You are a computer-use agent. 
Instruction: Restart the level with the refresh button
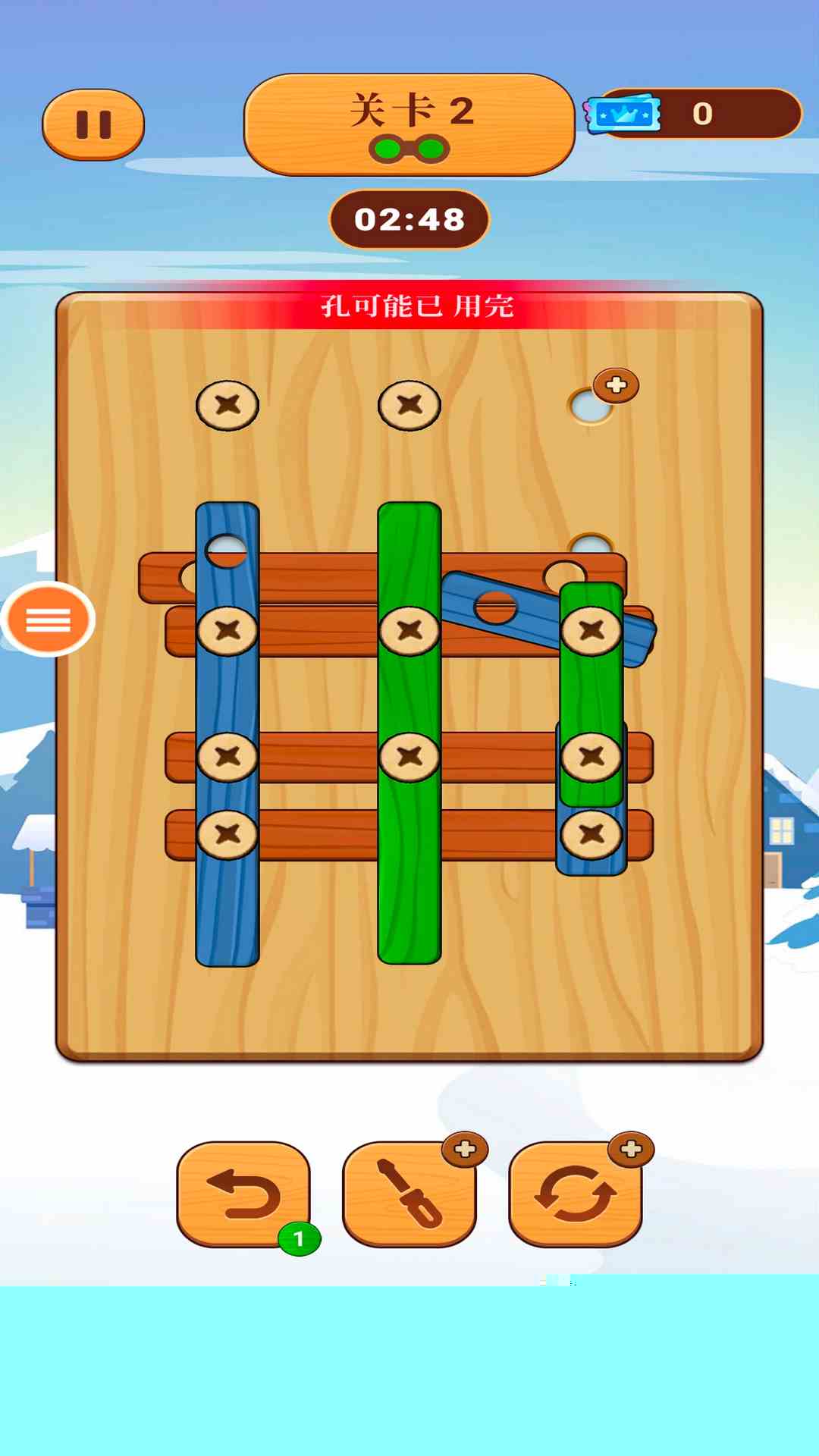(x=576, y=1194)
